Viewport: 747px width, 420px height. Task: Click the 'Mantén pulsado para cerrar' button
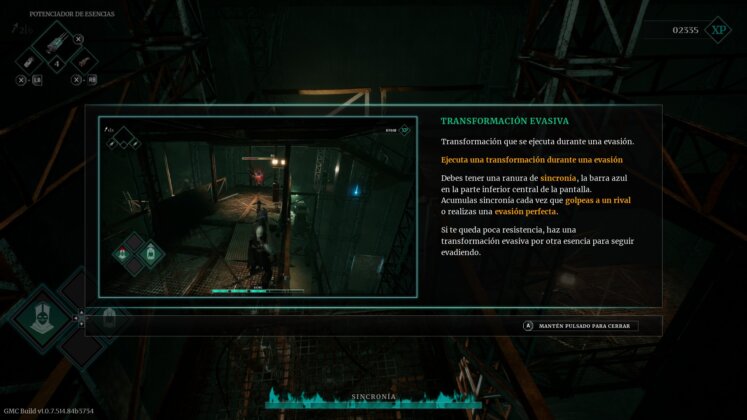click(x=580, y=325)
